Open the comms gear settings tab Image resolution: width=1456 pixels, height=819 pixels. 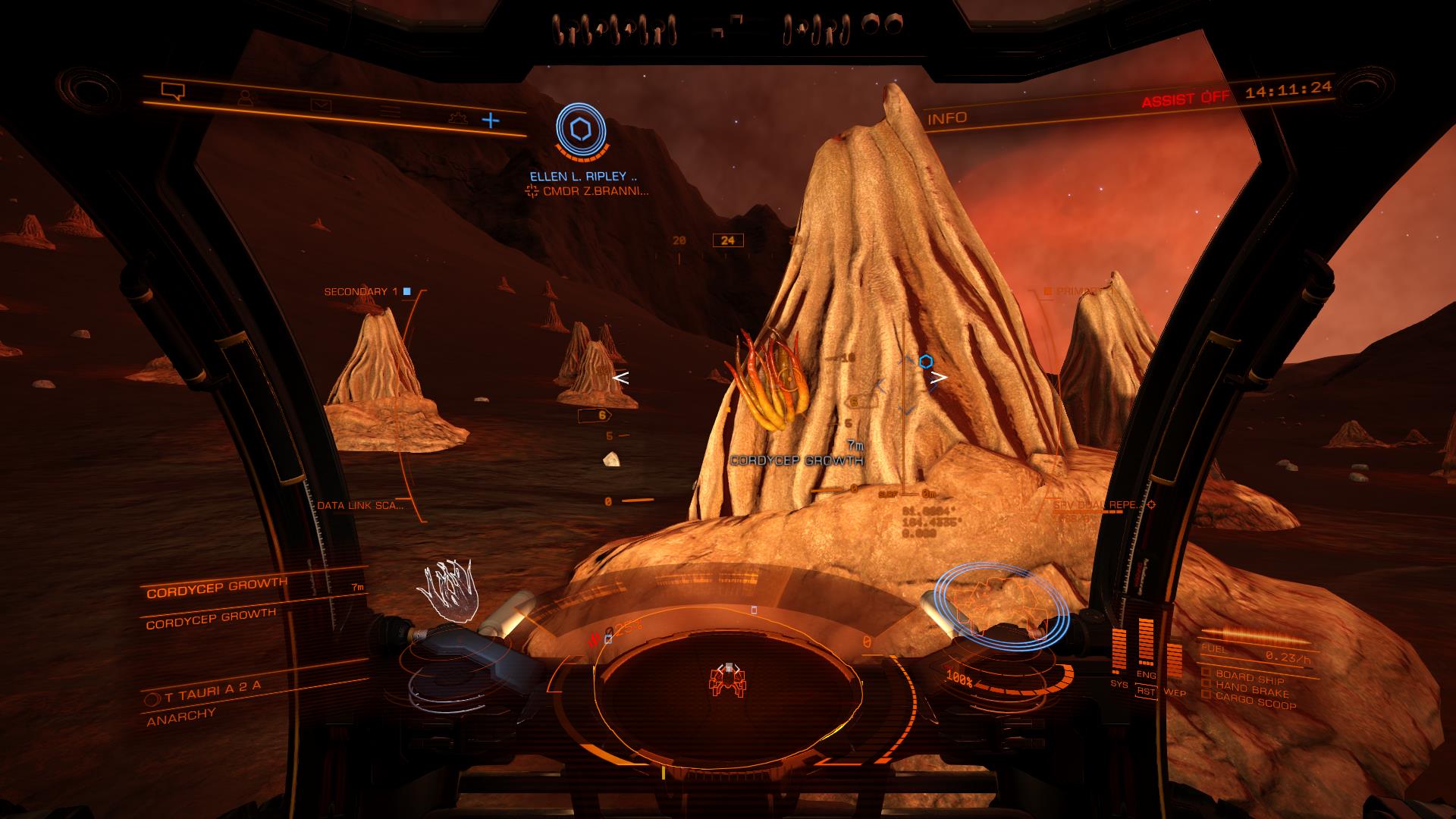click(x=455, y=116)
